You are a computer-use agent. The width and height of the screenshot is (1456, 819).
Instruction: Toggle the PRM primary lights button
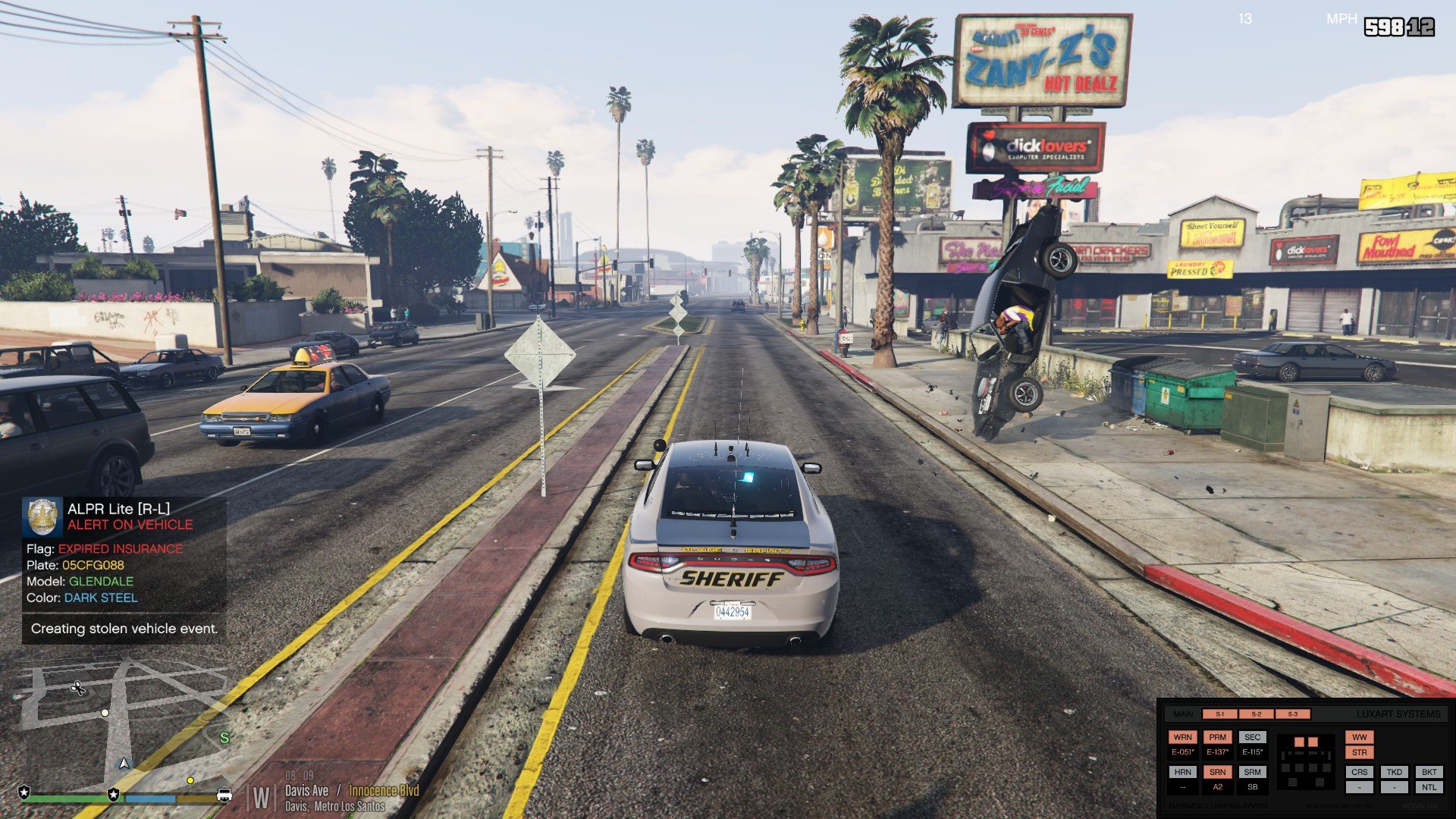(x=1217, y=737)
